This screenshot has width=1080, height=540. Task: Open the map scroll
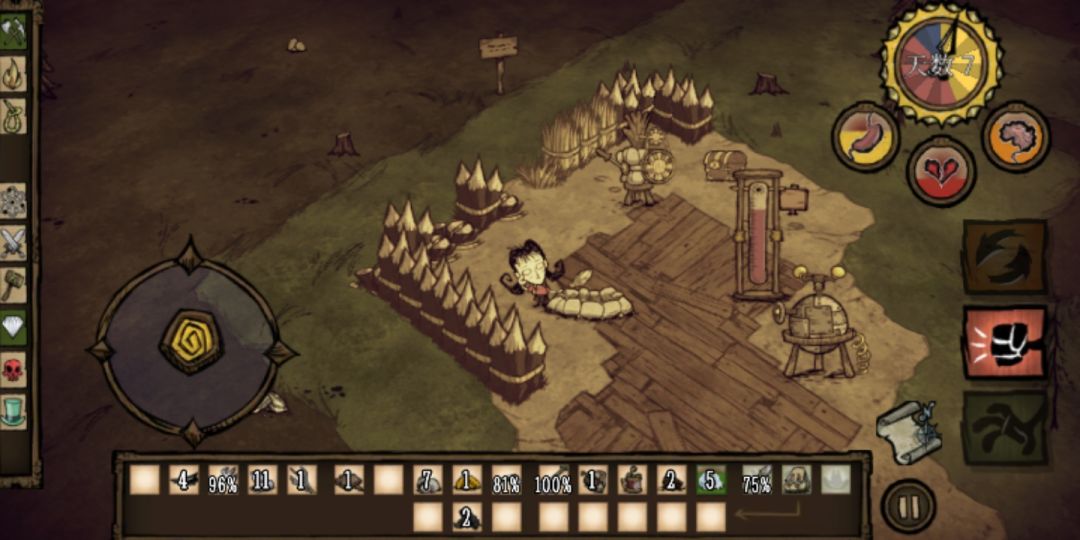pos(908,430)
